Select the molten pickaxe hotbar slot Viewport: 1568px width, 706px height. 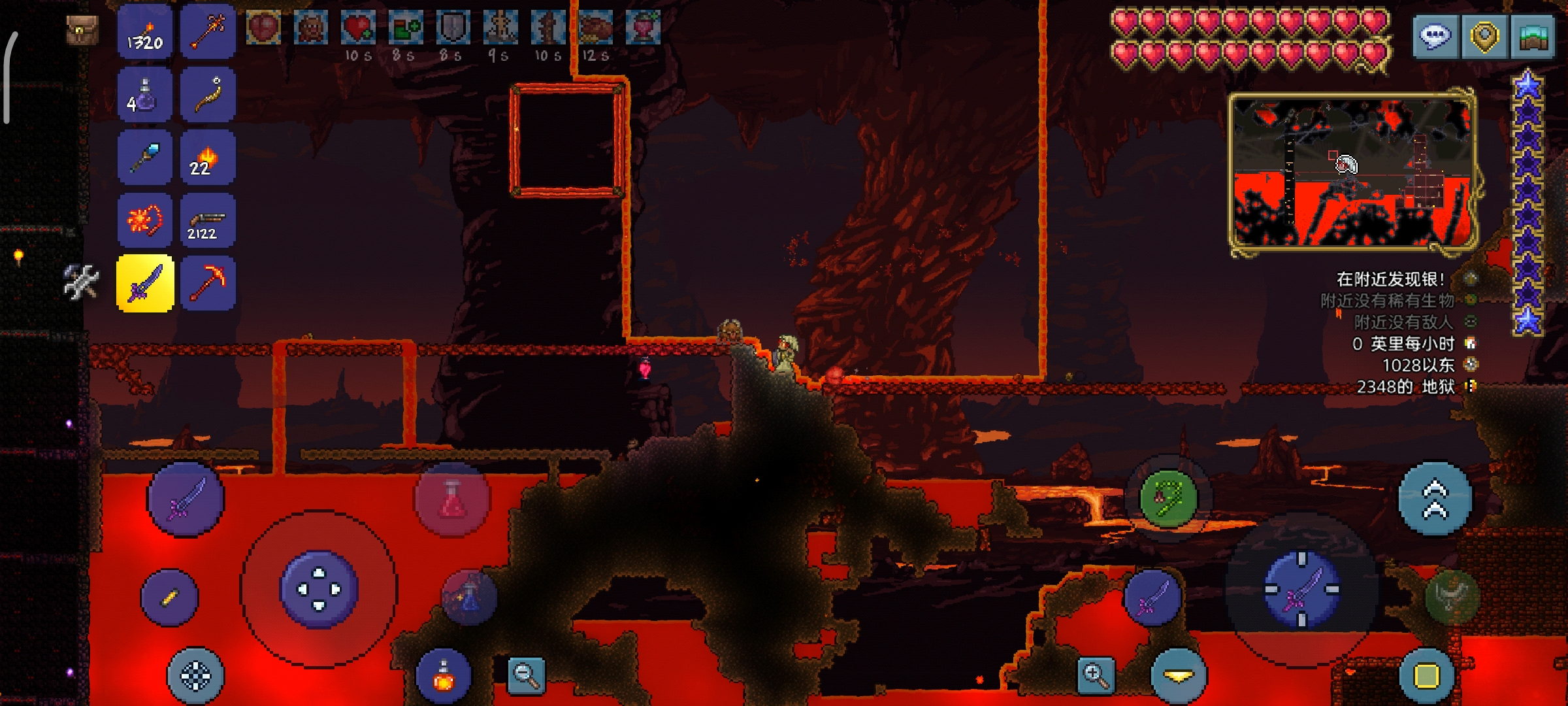[208, 284]
